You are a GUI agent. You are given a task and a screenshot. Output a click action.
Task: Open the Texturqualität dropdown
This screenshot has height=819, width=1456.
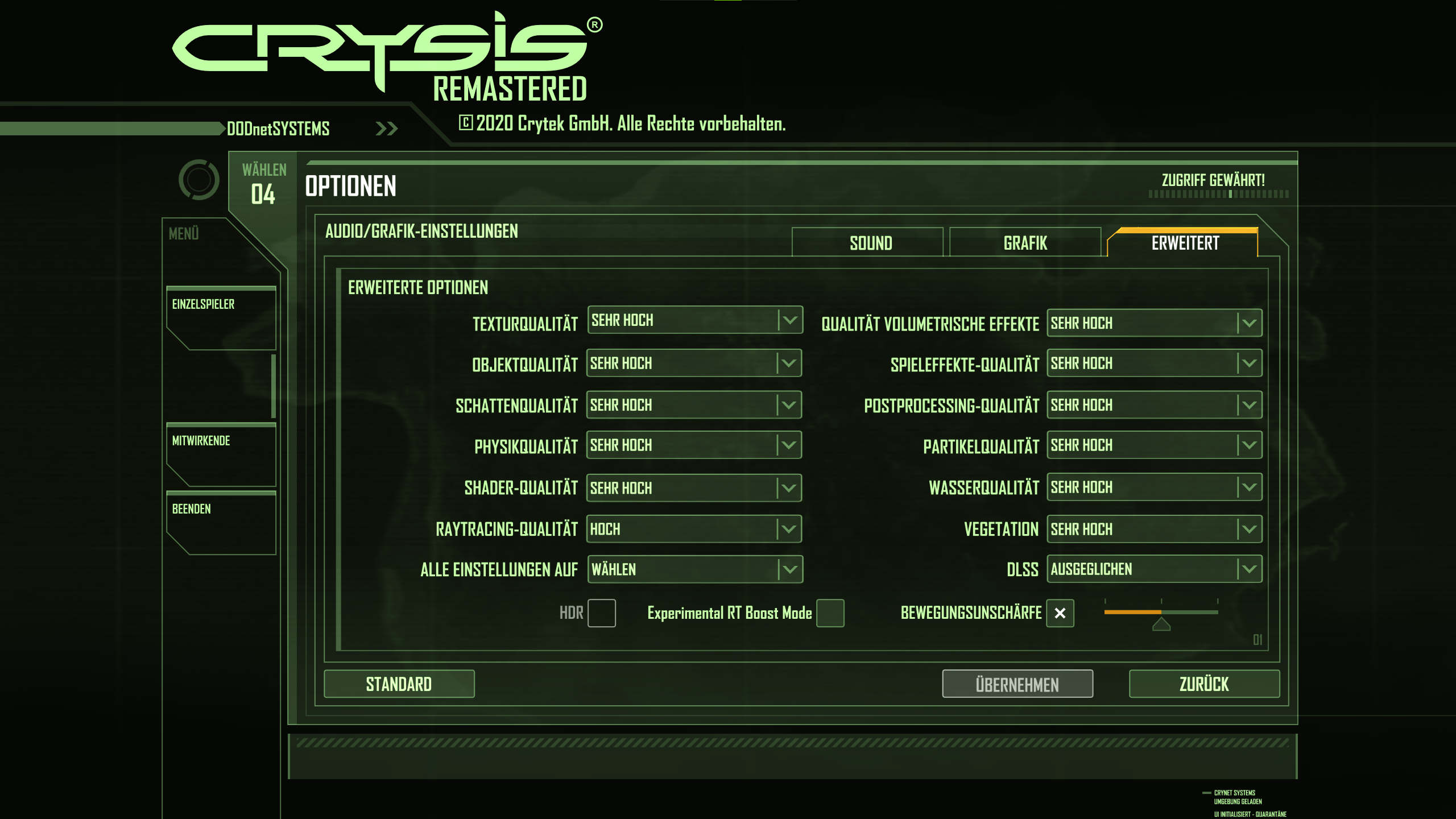coord(694,320)
